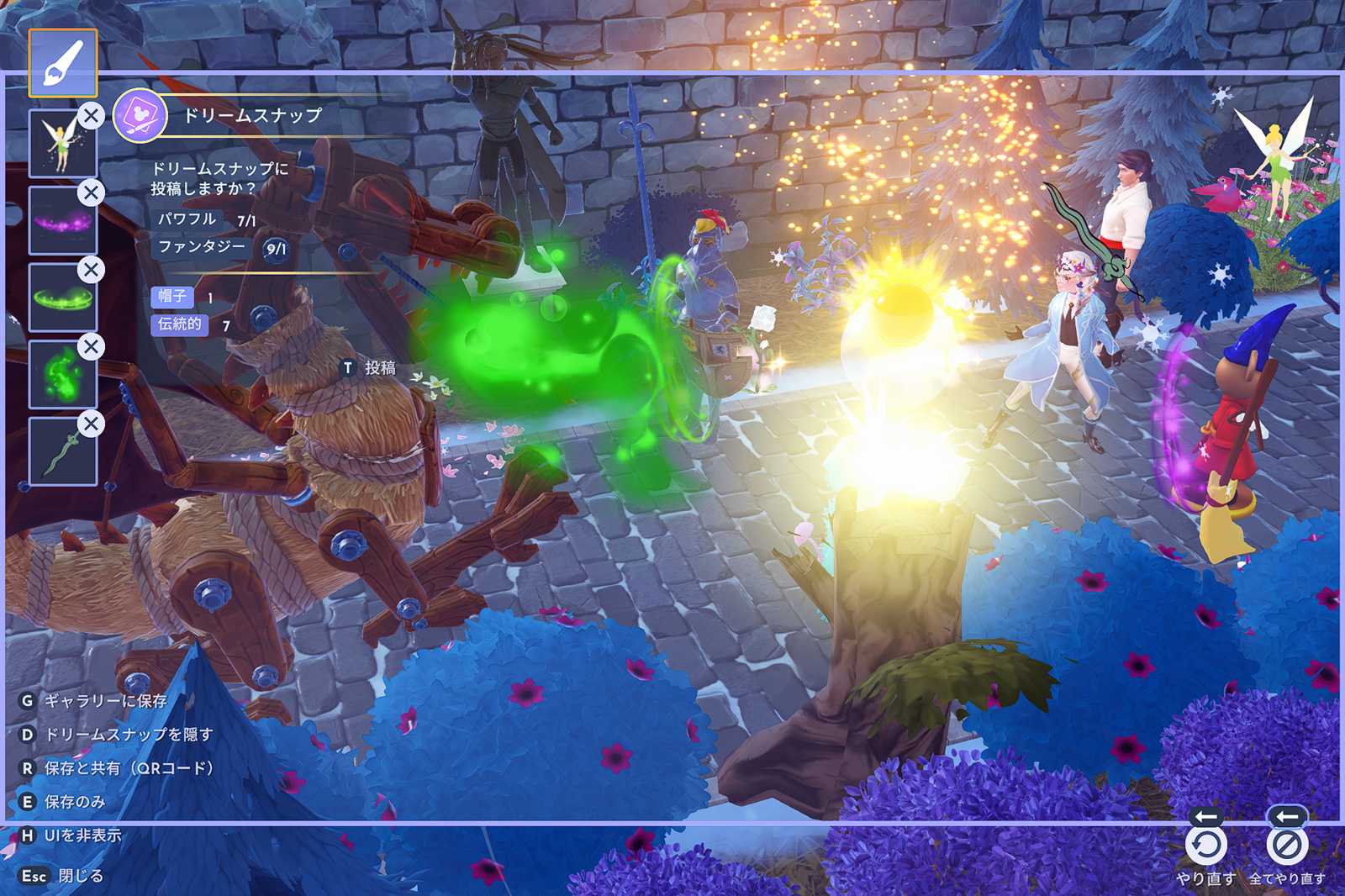Select the paintbrush sticker tool
This screenshot has height=896, width=1345.
click(63, 63)
